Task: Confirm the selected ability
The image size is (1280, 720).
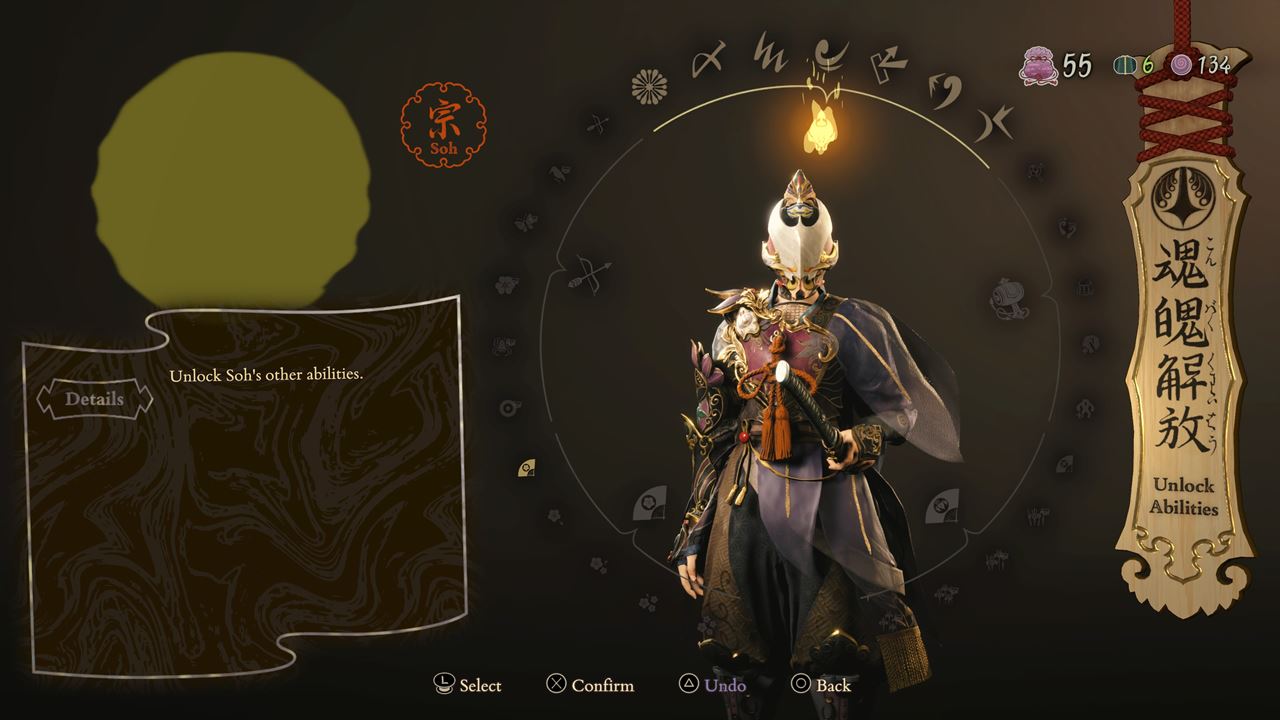Action: tap(590, 685)
